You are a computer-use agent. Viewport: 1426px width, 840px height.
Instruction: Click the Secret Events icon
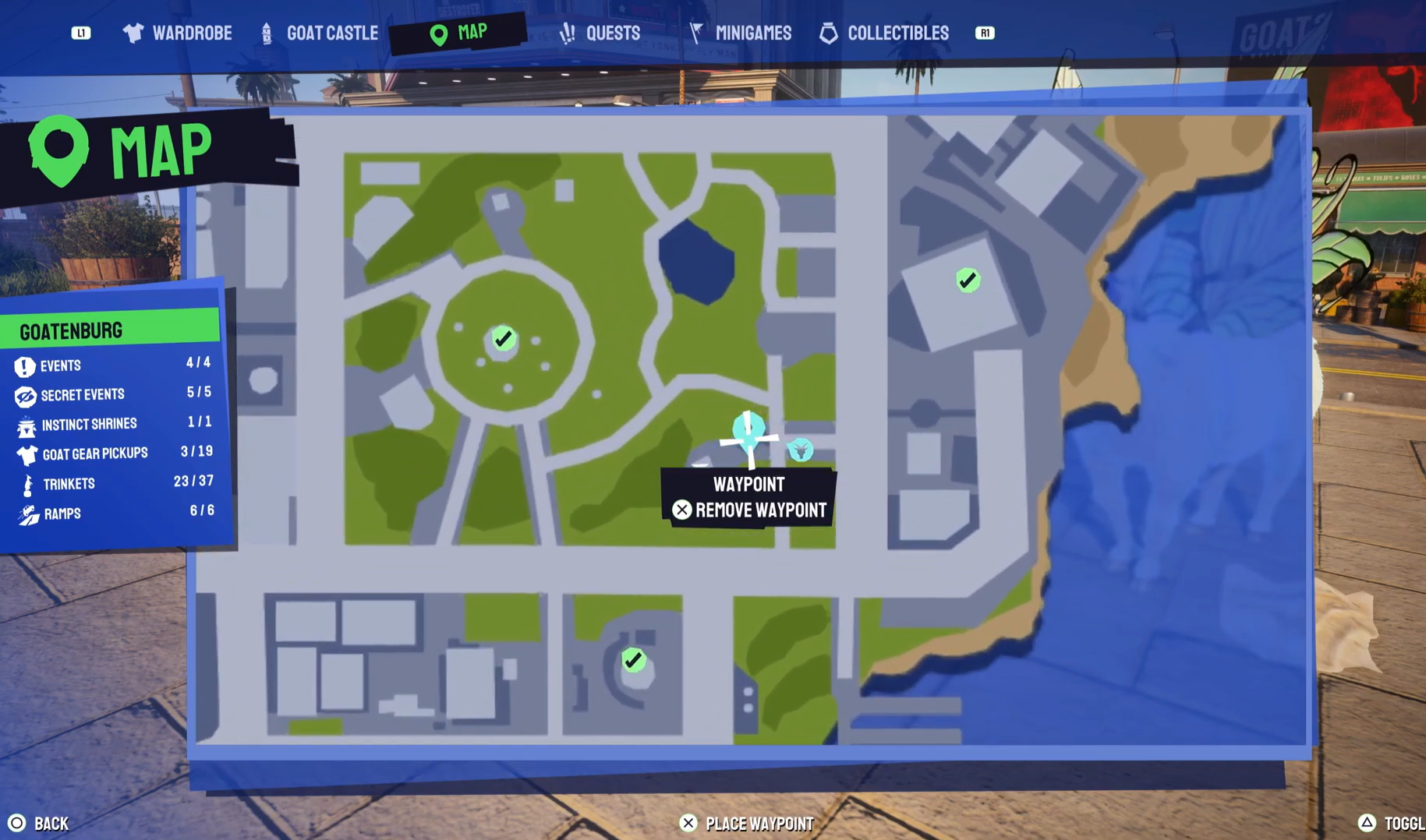click(26, 394)
